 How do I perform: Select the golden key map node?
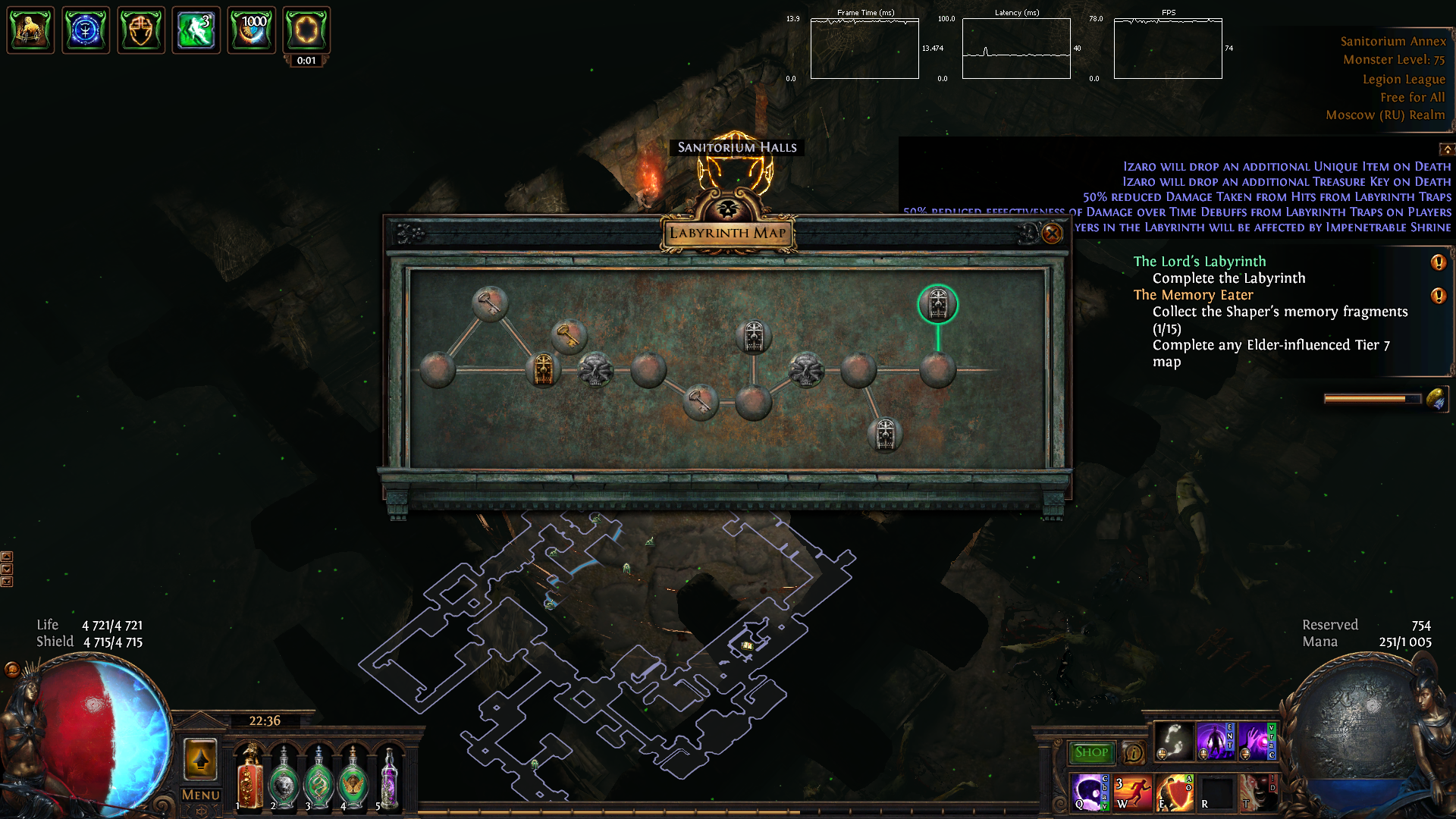tap(567, 334)
